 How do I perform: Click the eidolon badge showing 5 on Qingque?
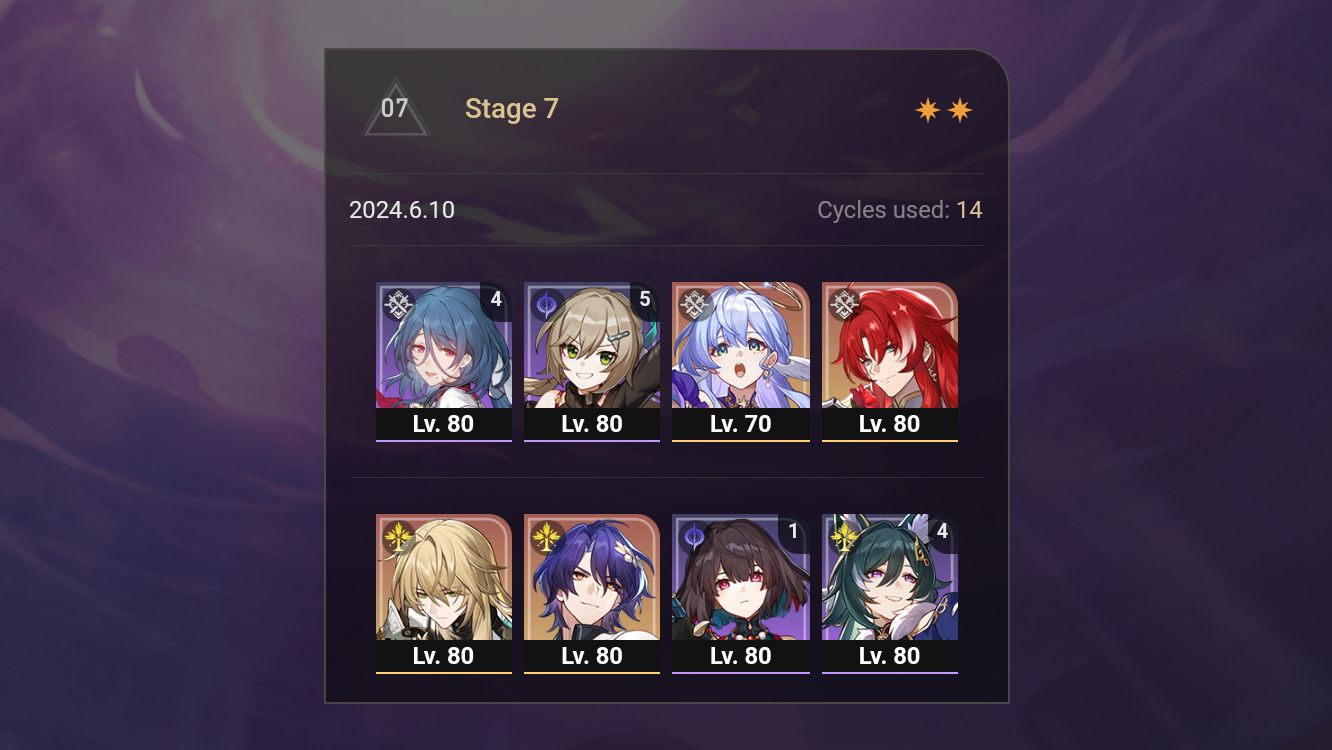click(x=643, y=298)
